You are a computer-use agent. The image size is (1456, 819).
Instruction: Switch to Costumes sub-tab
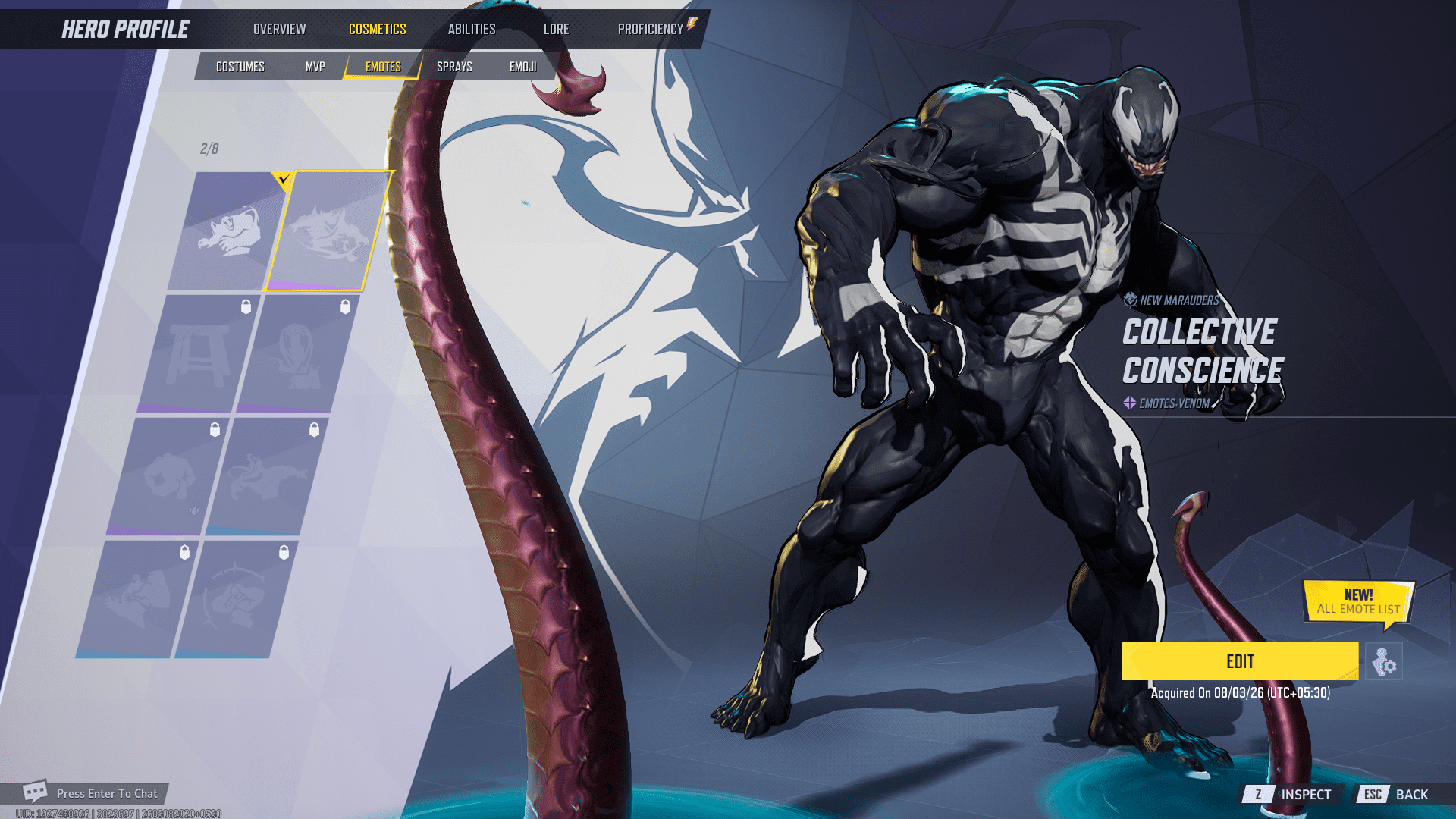tap(240, 67)
